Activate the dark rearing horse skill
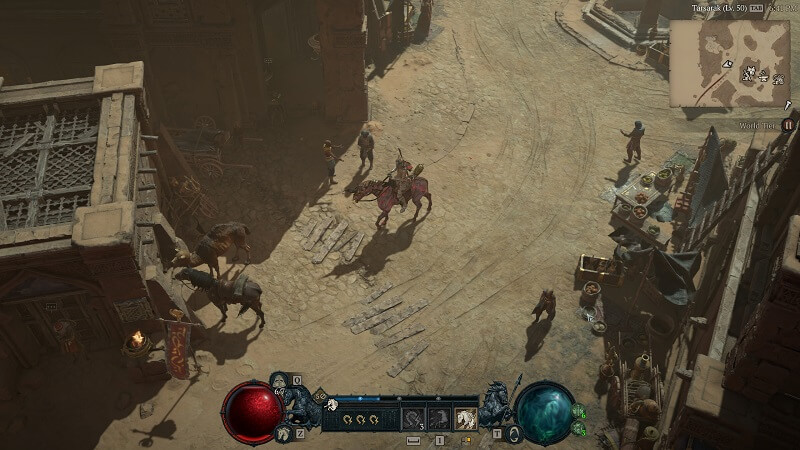Image resolution: width=800 pixels, height=450 pixels. pyautogui.click(x=439, y=419)
